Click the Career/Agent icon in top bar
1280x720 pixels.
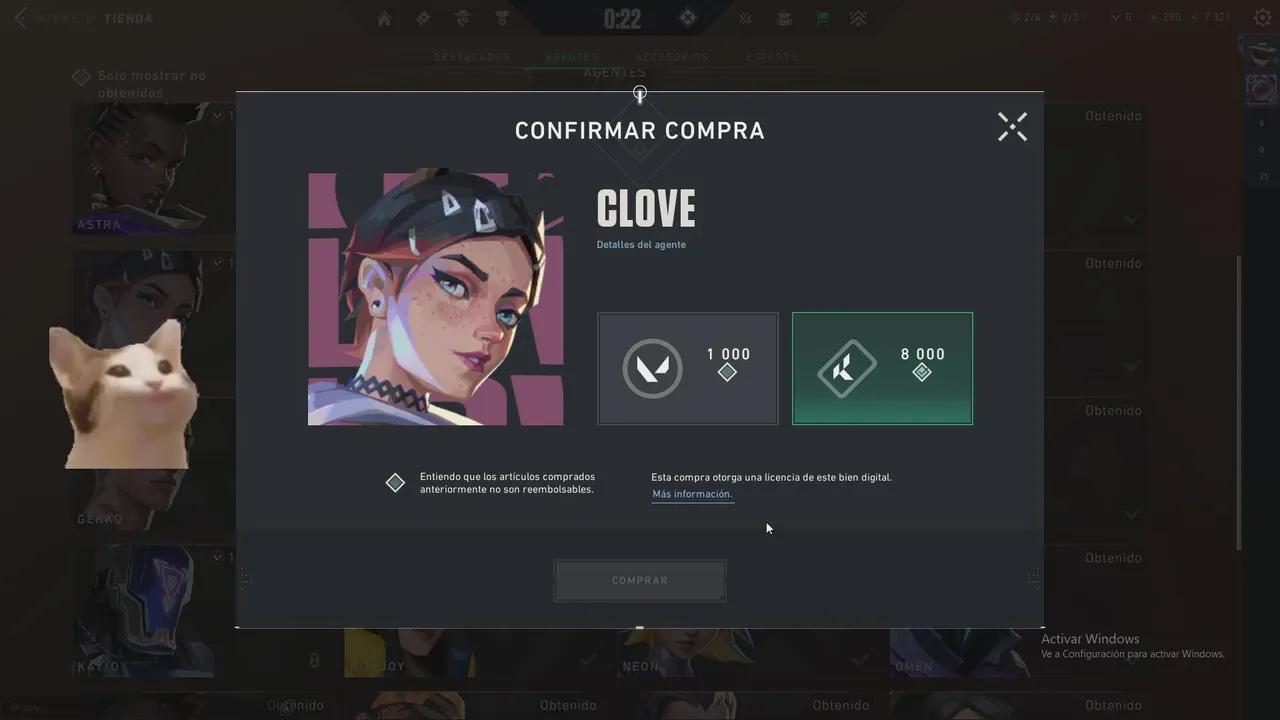[x=461, y=18]
